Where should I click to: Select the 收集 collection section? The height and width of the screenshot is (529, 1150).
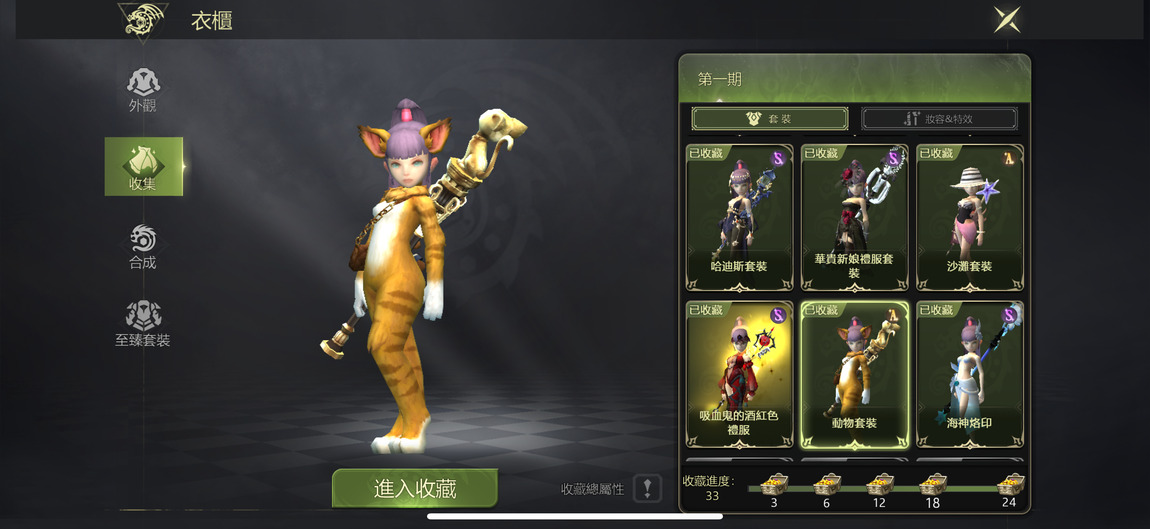143,167
